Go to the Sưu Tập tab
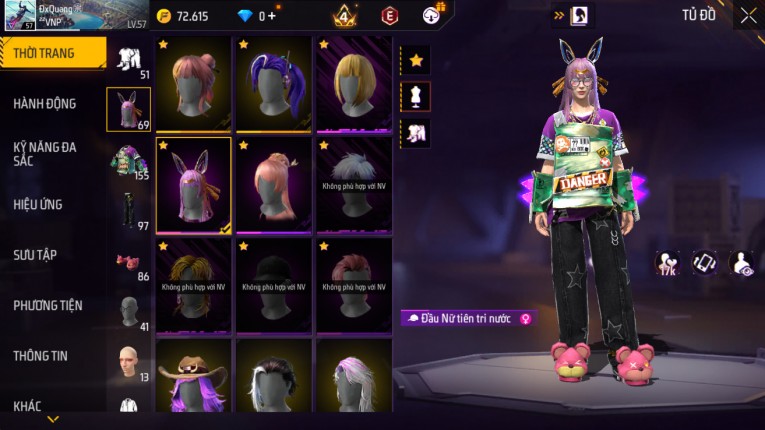The image size is (765, 430). click(35, 255)
